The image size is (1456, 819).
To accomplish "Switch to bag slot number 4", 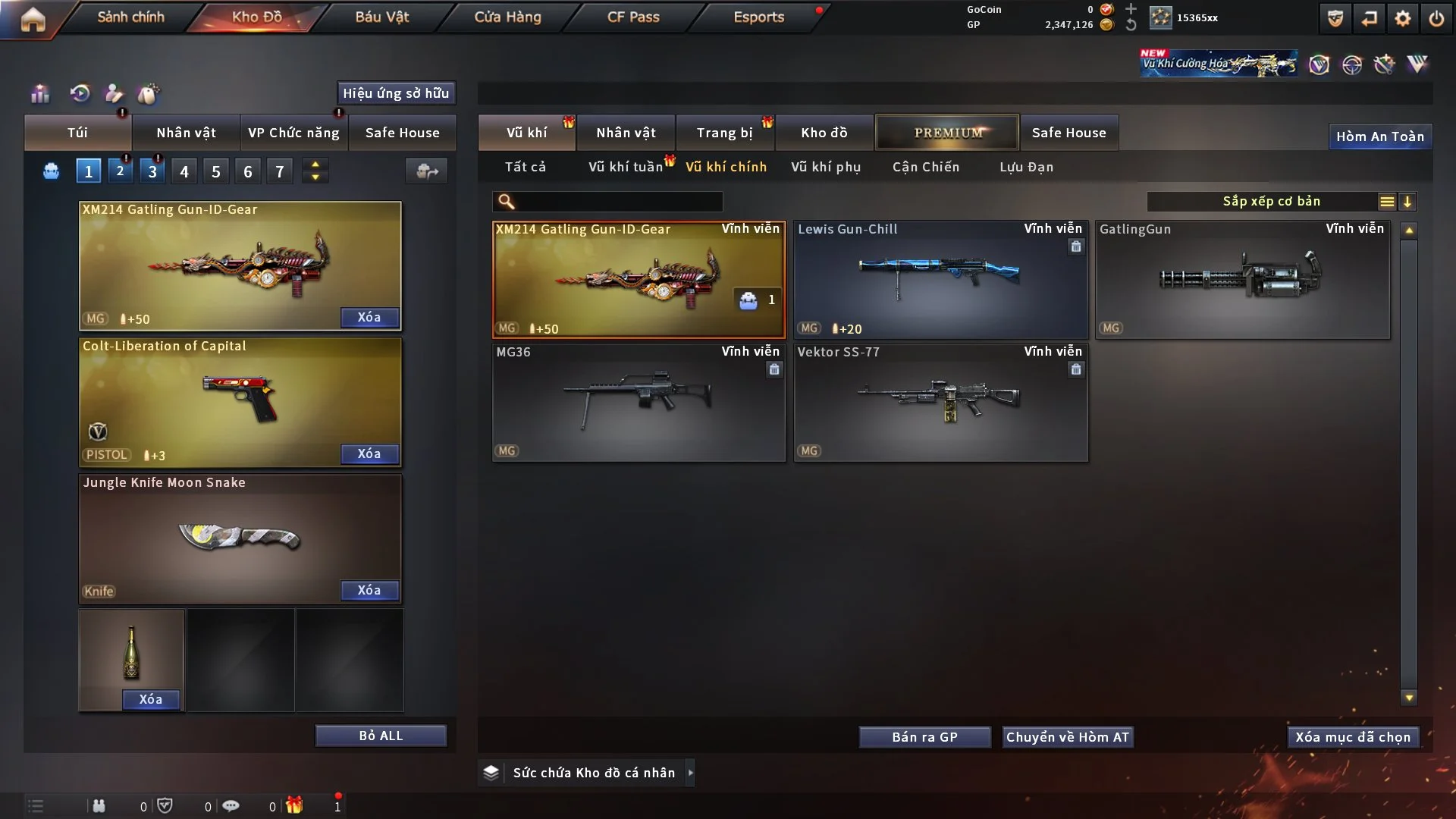I will point(184,171).
